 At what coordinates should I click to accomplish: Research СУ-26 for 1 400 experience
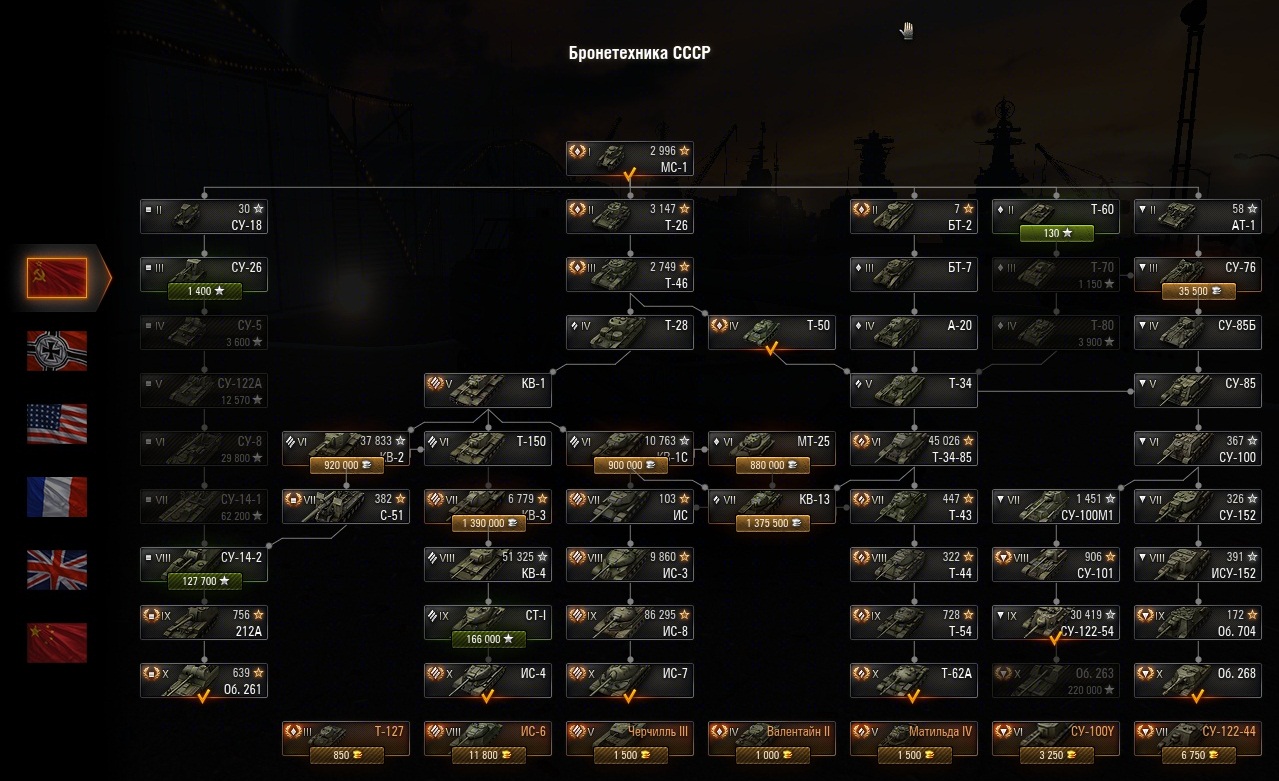pyautogui.click(x=204, y=291)
